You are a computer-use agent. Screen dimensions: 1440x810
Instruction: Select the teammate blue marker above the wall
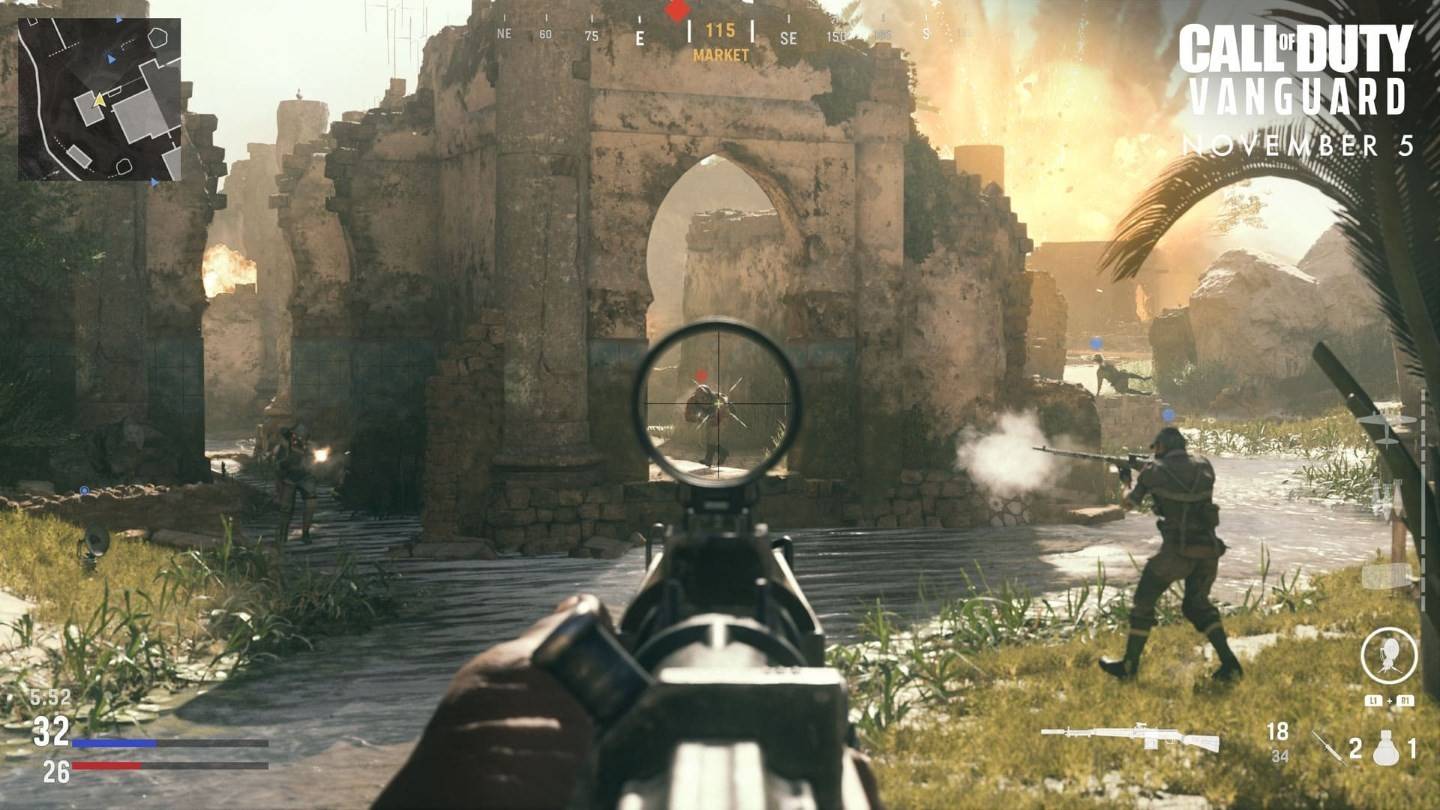tap(1095, 342)
